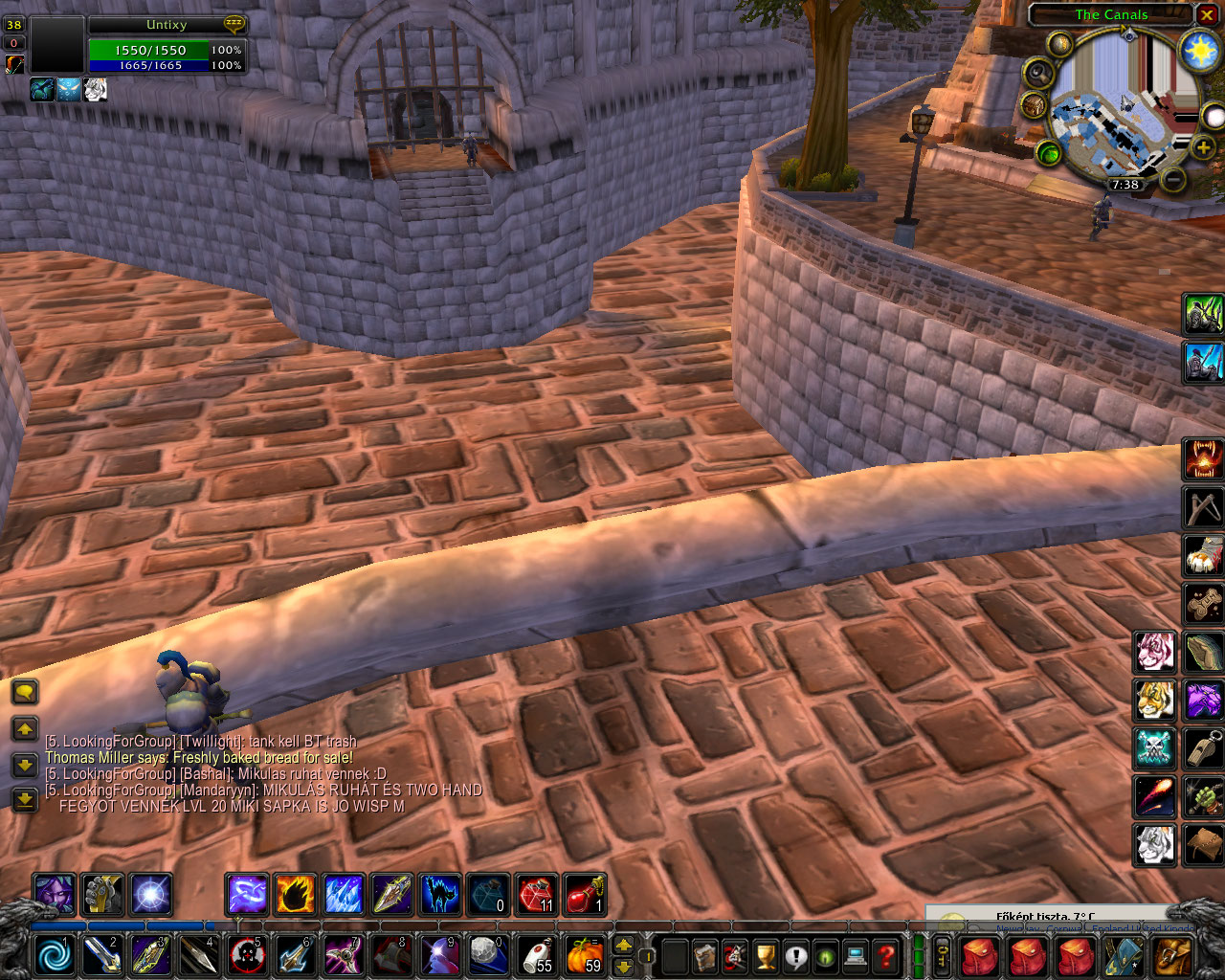Image resolution: width=1225 pixels, height=980 pixels.
Task: Close the minimap with the X button
Action: point(1208,15)
